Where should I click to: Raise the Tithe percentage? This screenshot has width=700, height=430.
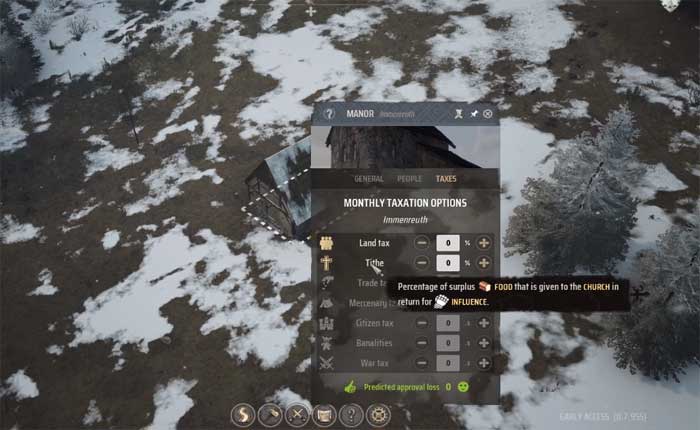coord(484,263)
